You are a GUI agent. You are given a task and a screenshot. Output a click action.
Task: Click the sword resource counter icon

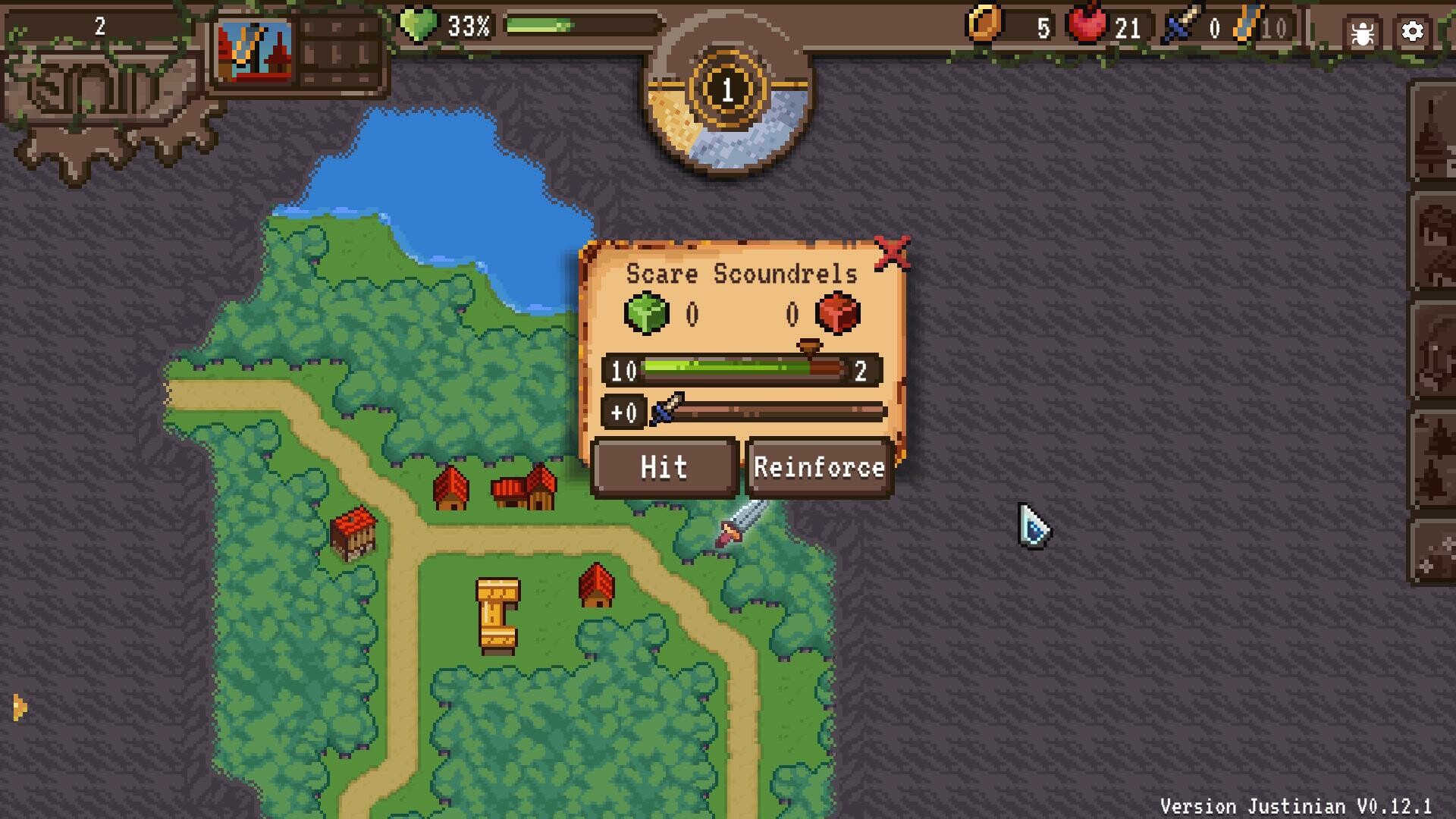coord(1184,24)
